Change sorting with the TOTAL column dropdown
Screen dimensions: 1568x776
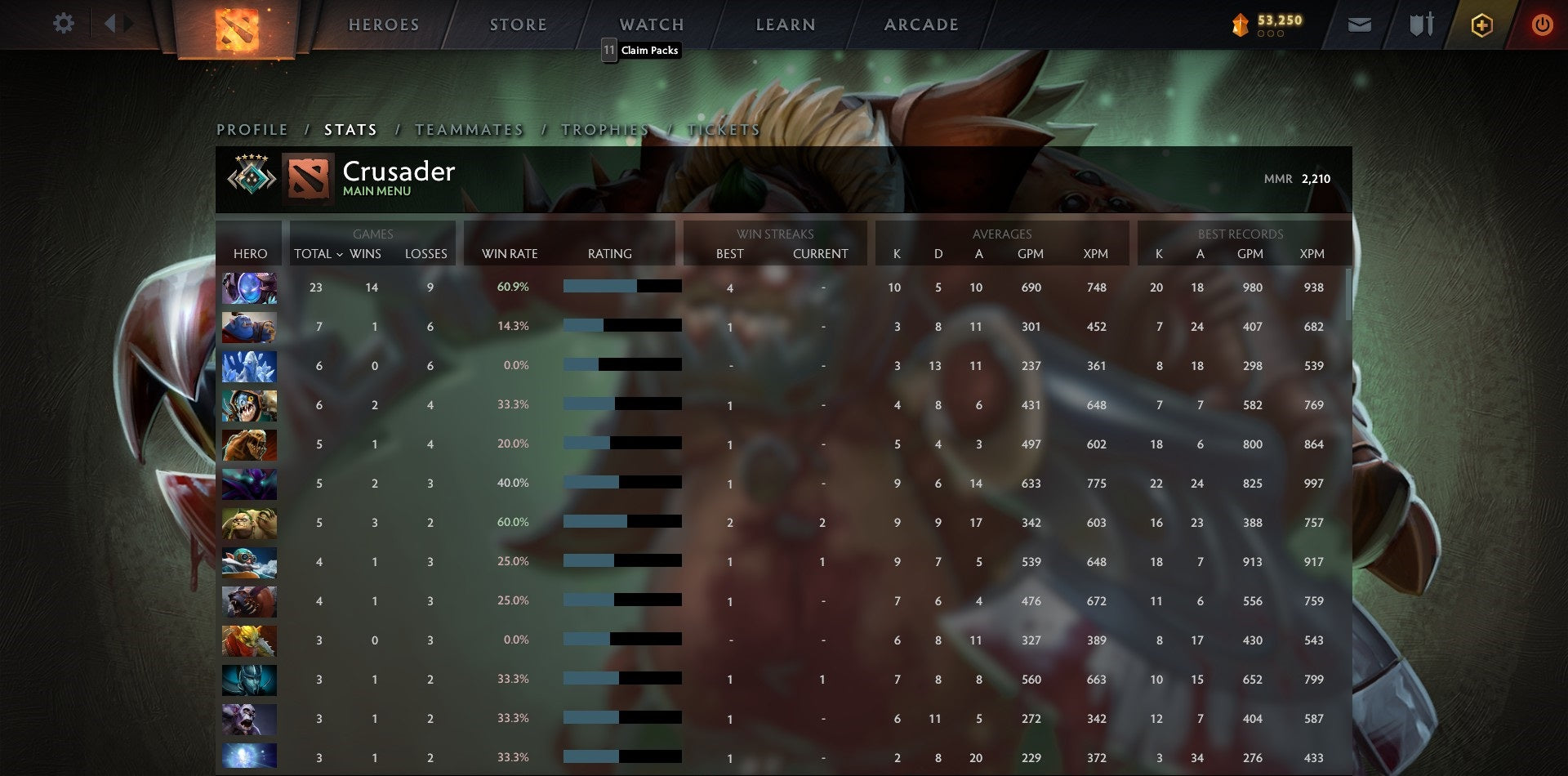pyautogui.click(x=317, y=254)
